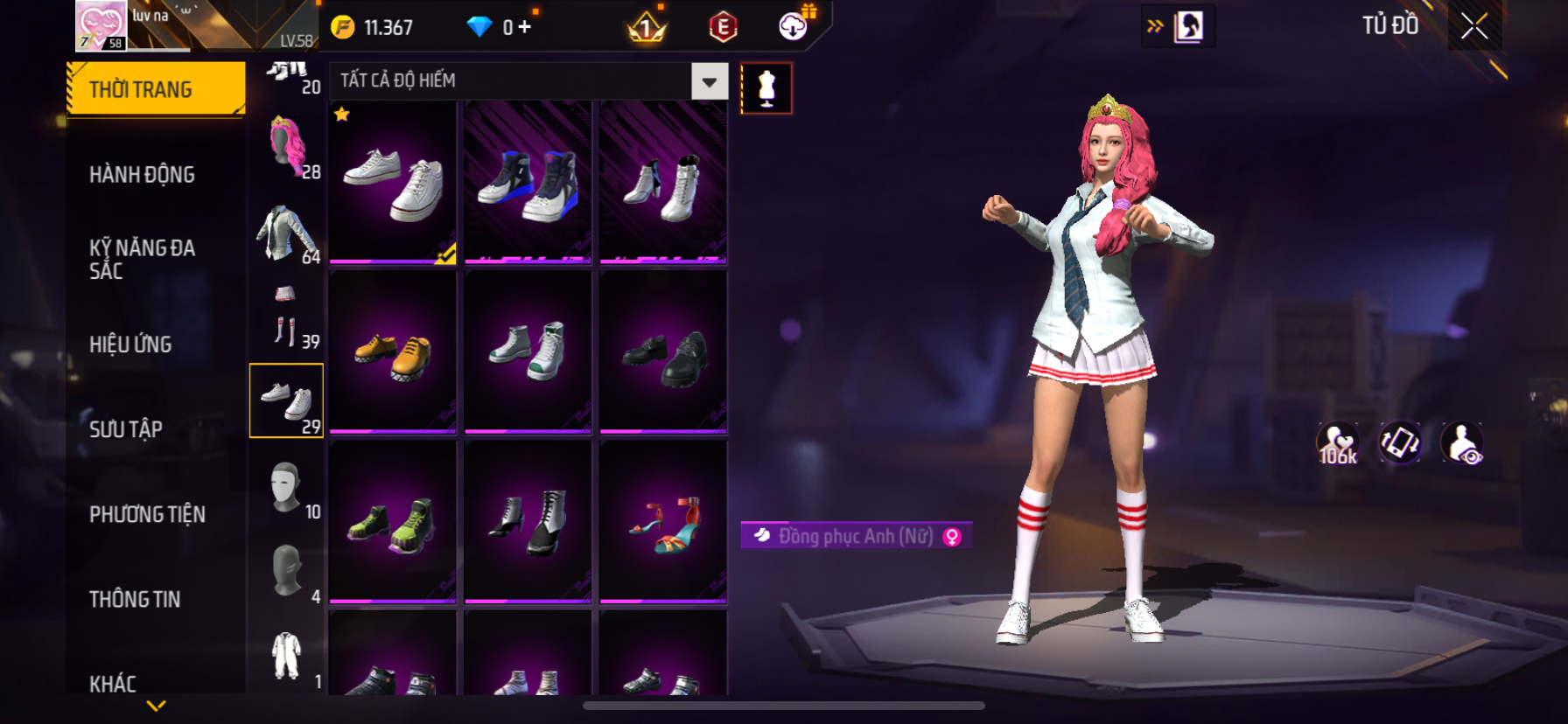This screenshot has height=724, width=1568.
Task: Choose the black loafers
Action: [663, 352]
